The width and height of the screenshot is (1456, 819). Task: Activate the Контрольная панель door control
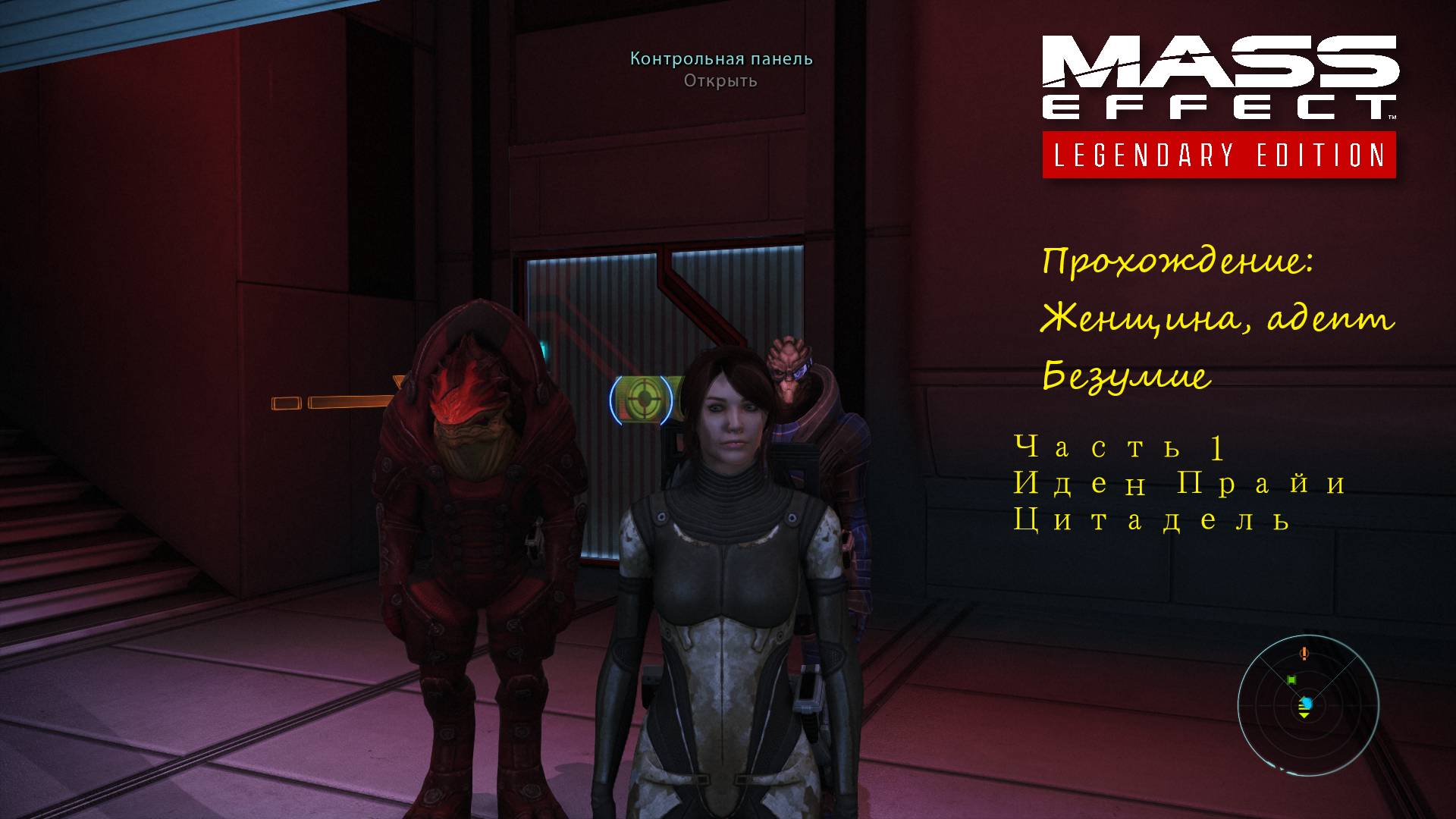[x=720, y=58]
